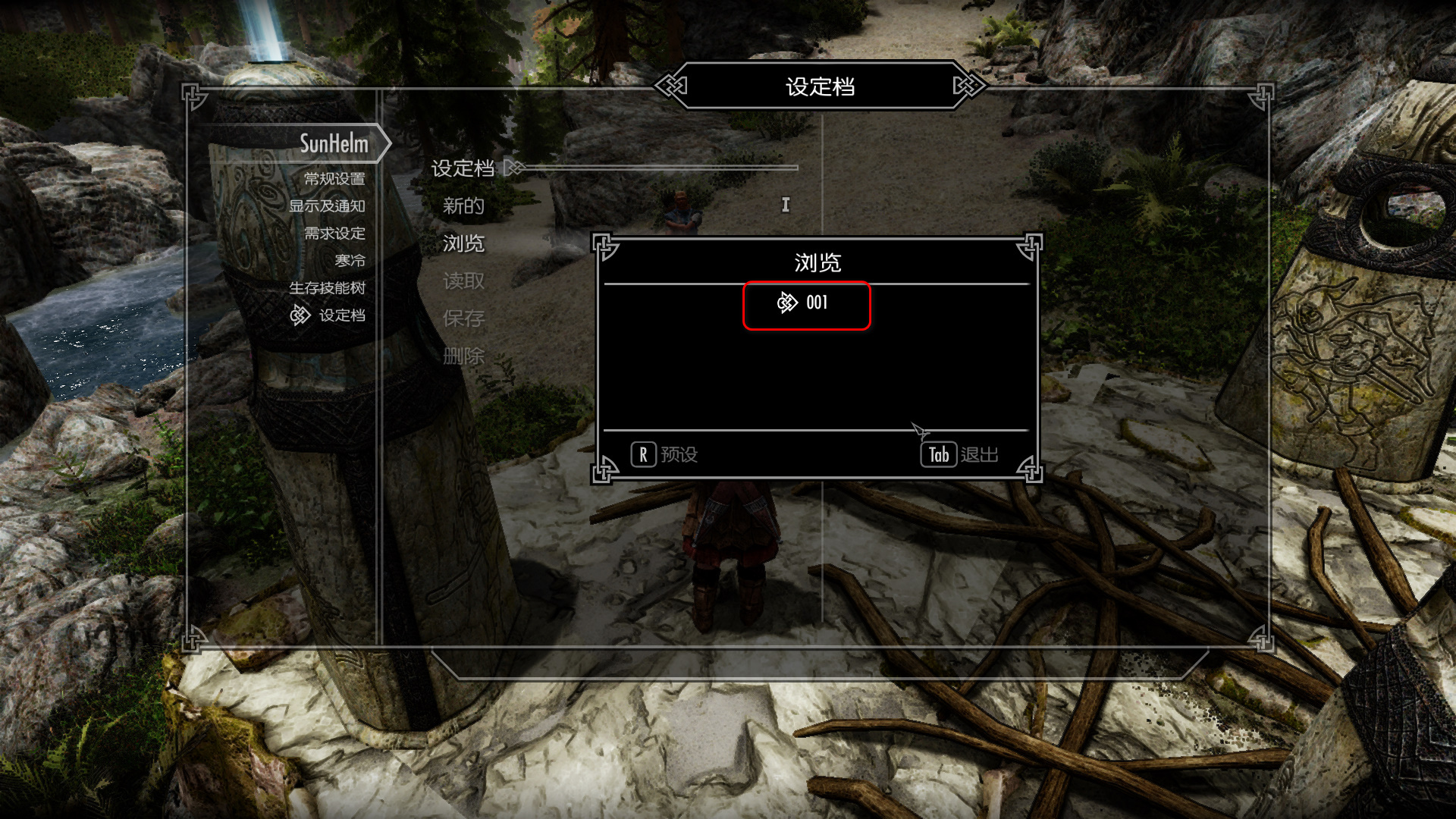Click the 浏览 browse option
Viewport: 1456px width, 819px height.
coord(463,243)
